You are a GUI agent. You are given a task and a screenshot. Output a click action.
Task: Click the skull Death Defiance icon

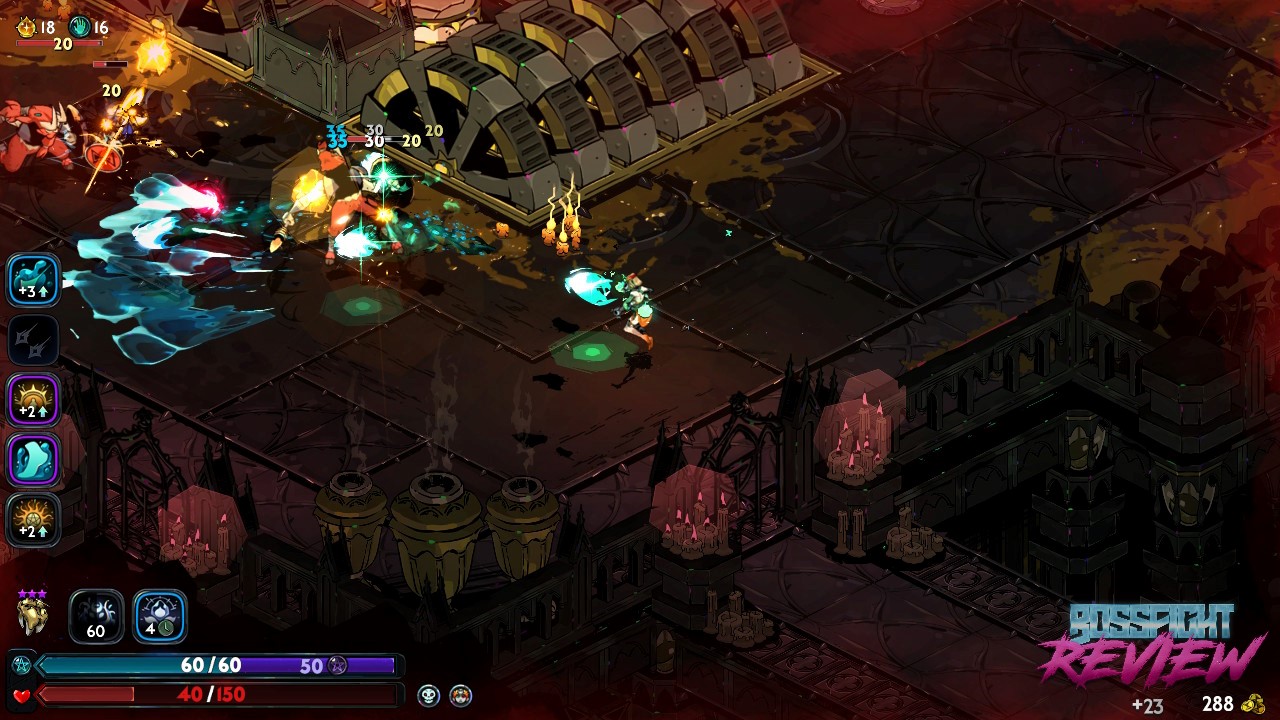pyautogui.click(x=429, y=695)
